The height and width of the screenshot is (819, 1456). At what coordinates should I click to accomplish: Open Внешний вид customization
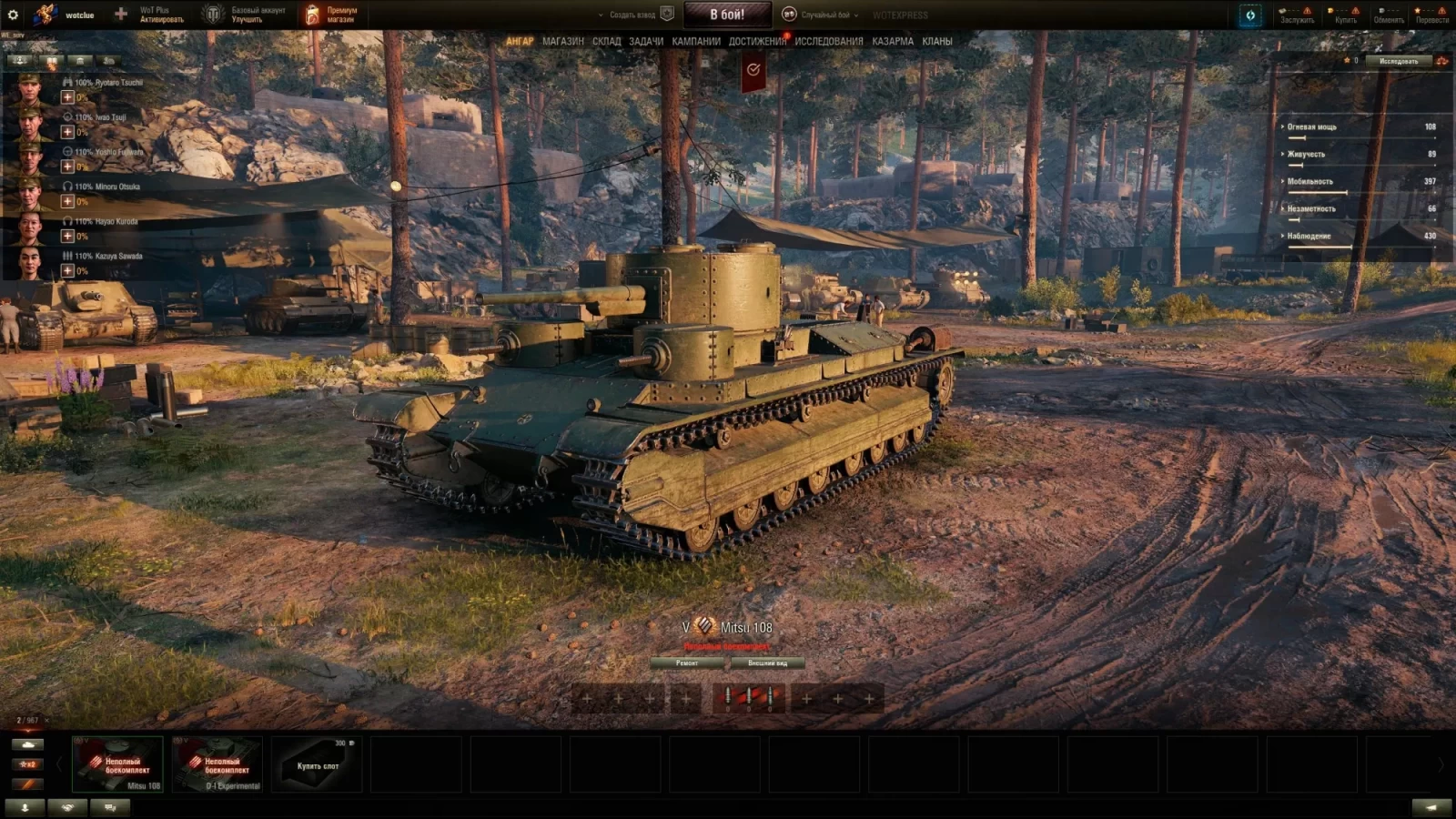pos(767,662)
